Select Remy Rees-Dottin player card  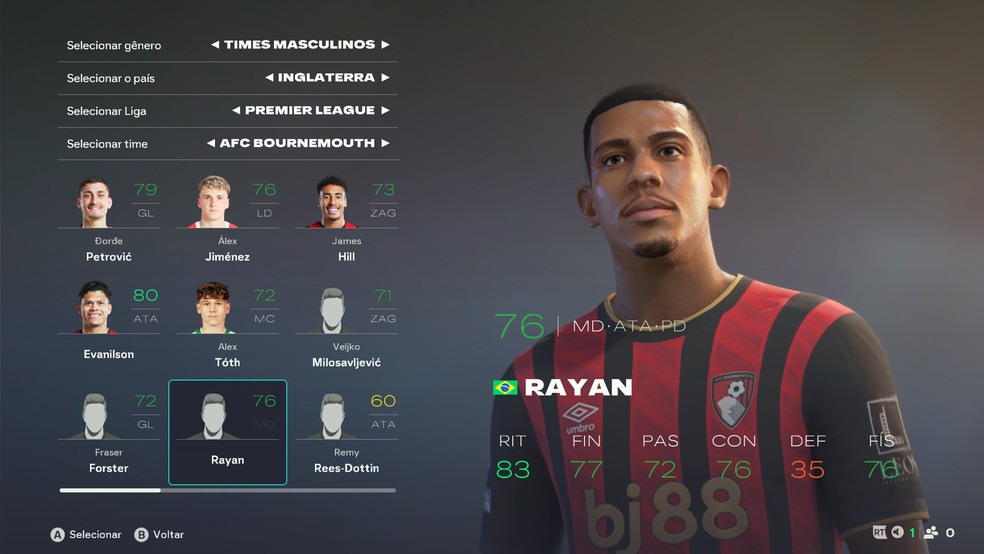pyautogui.click(x=346, y=432)
